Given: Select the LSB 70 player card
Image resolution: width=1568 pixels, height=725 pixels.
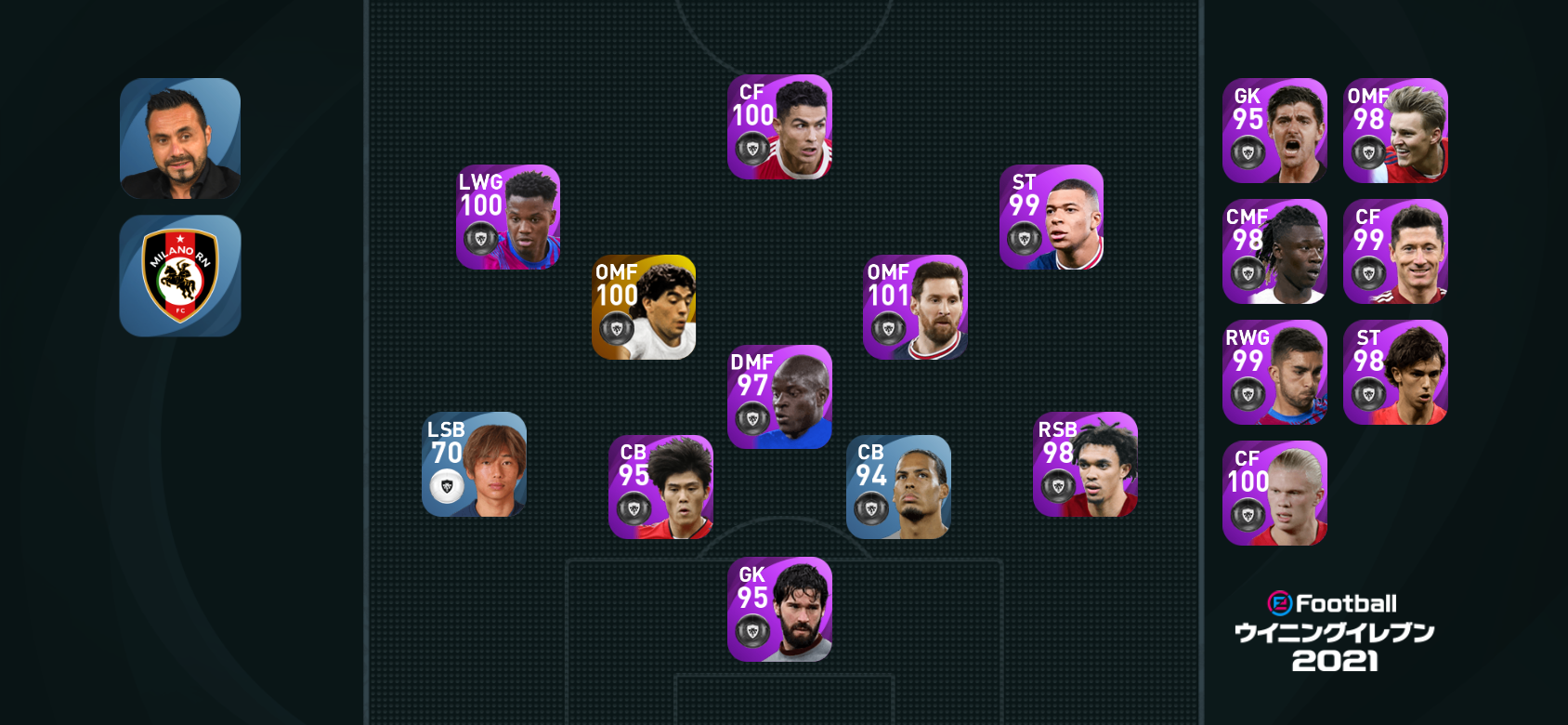Looking at the screenshot, I should point(474,465).
